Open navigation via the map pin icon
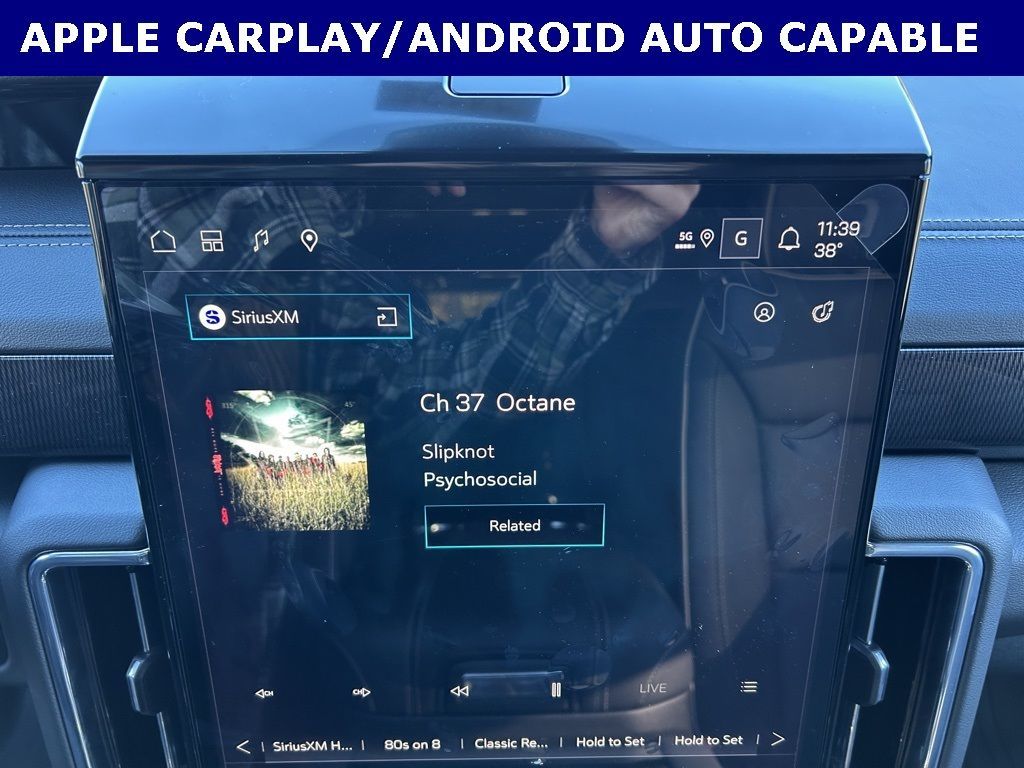Image resolution: width=1024 pixels, height=768 pixels. (x=309, y=240)
